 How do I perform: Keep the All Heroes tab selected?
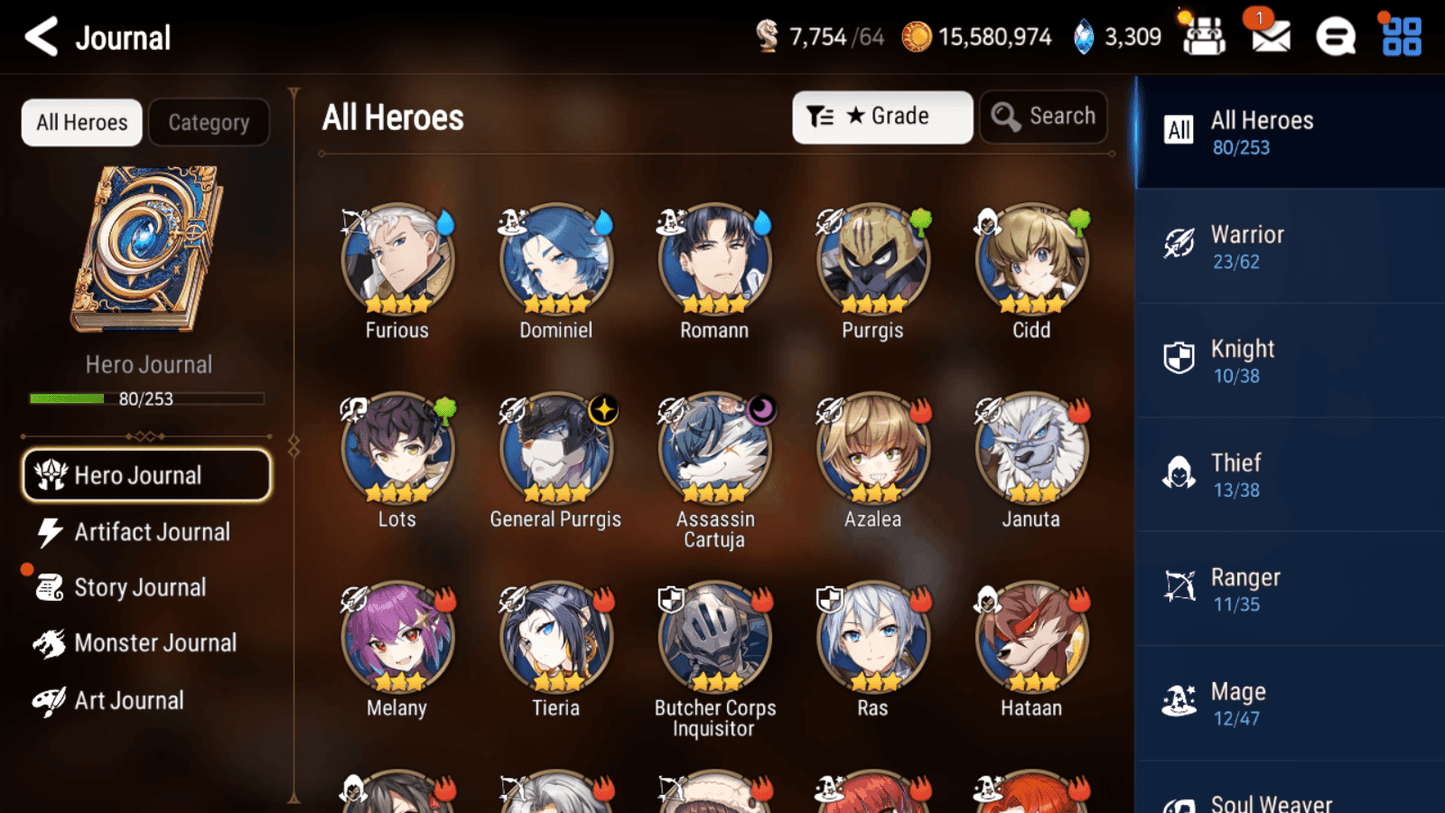(81, 122)
